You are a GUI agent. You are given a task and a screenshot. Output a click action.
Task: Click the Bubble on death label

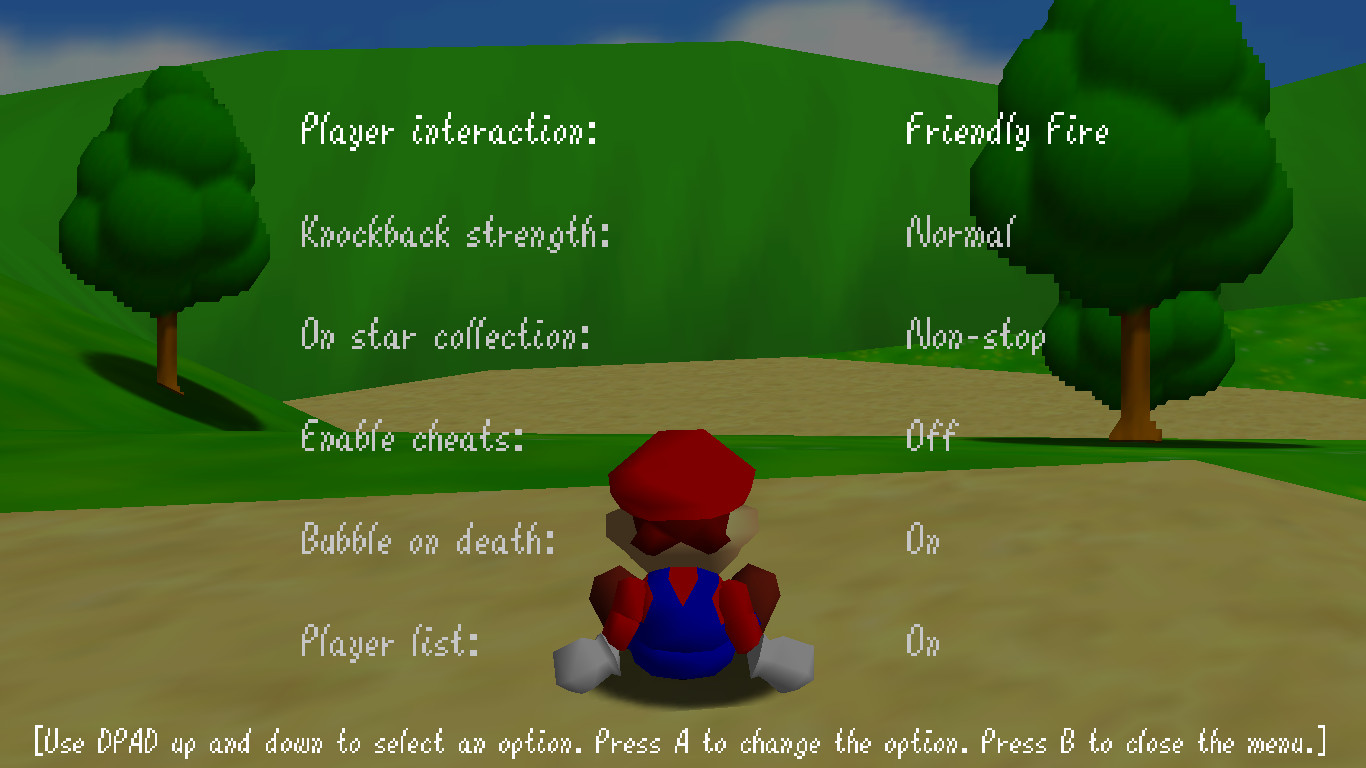pos(430,540)
